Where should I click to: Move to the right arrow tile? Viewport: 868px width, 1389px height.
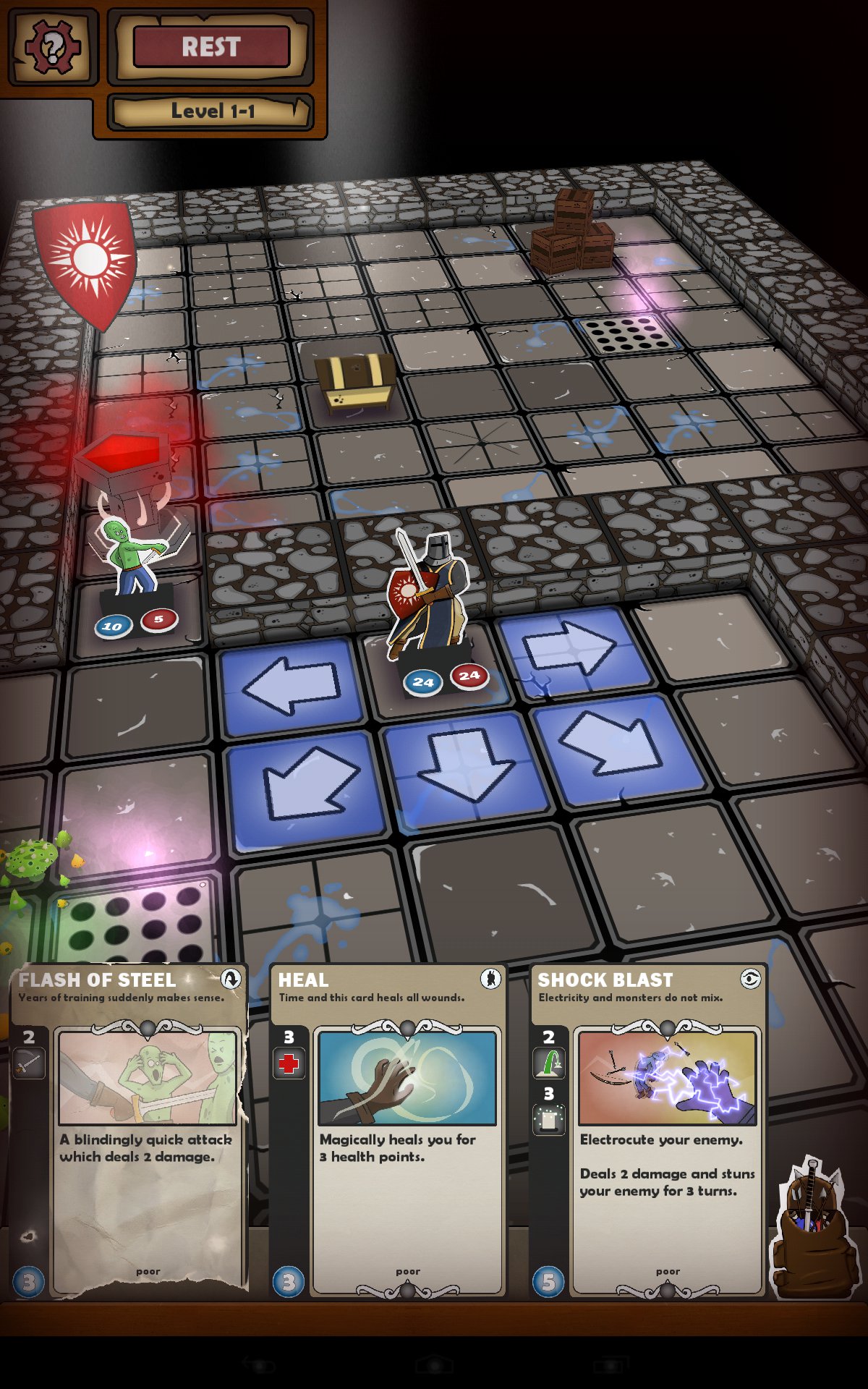click(x=572, y=647)
